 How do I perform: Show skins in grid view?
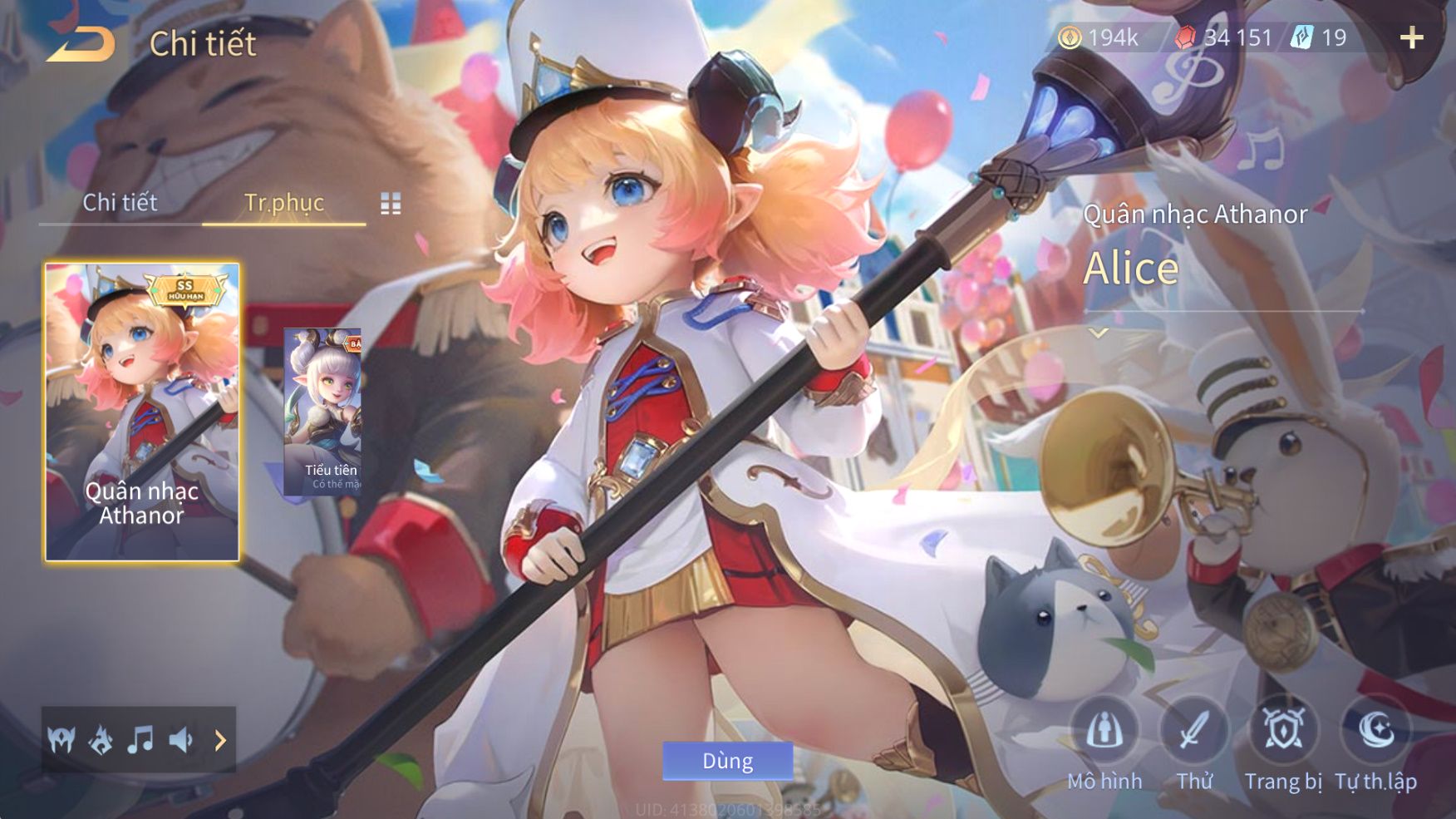point(391,203)
